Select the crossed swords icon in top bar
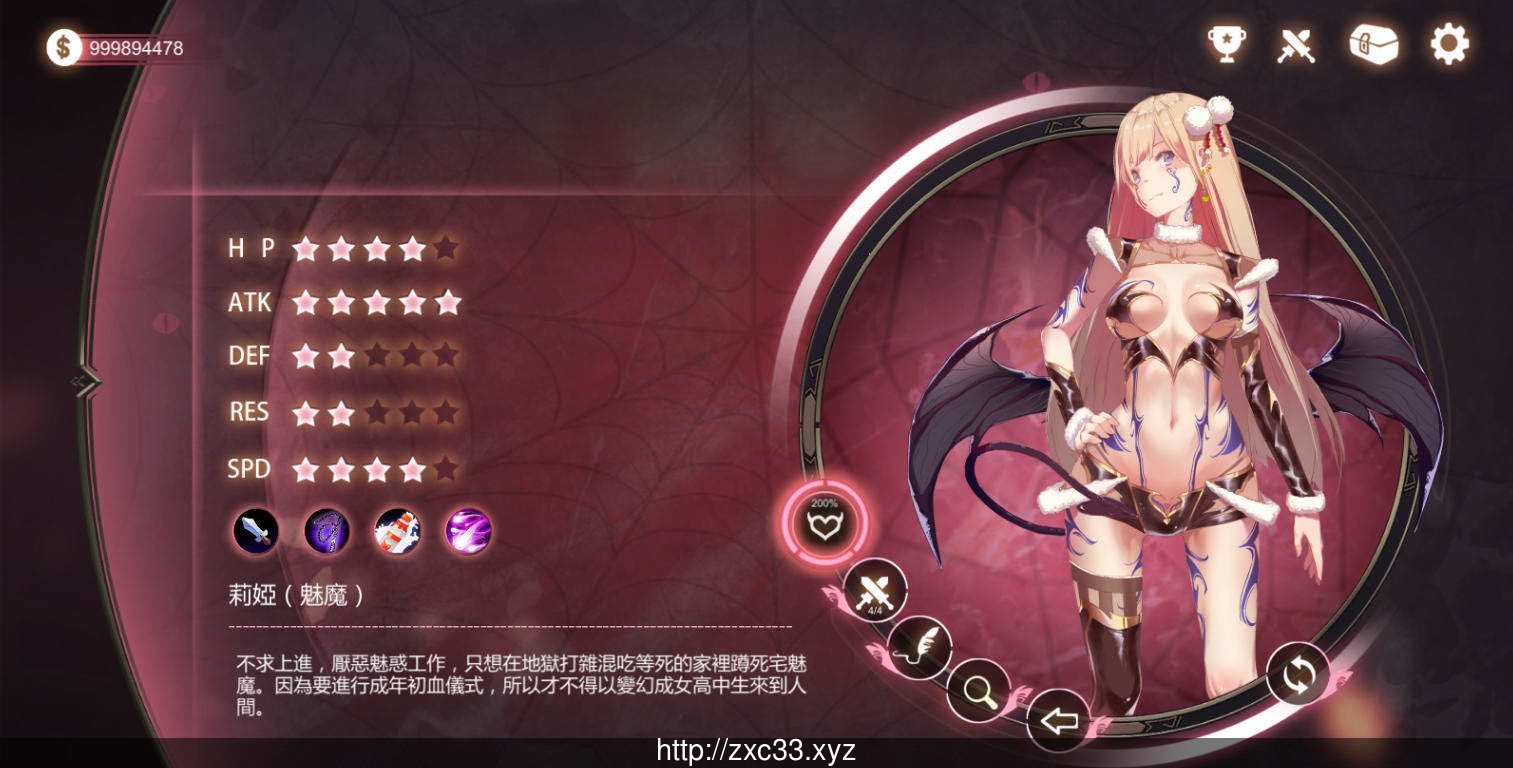The width and height of the screenshot is (1513, 768). point(1296,45)
